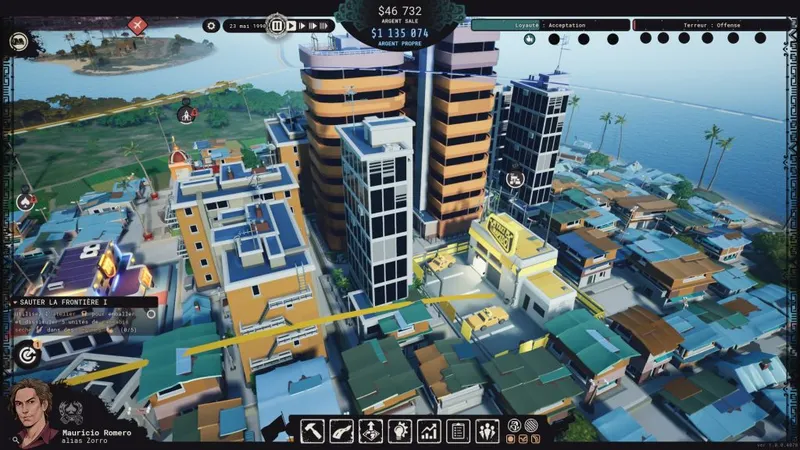This screenshot has width=800, height=450.
Task: Select the territory expansion map icon
Action: (x=370, y=431)
